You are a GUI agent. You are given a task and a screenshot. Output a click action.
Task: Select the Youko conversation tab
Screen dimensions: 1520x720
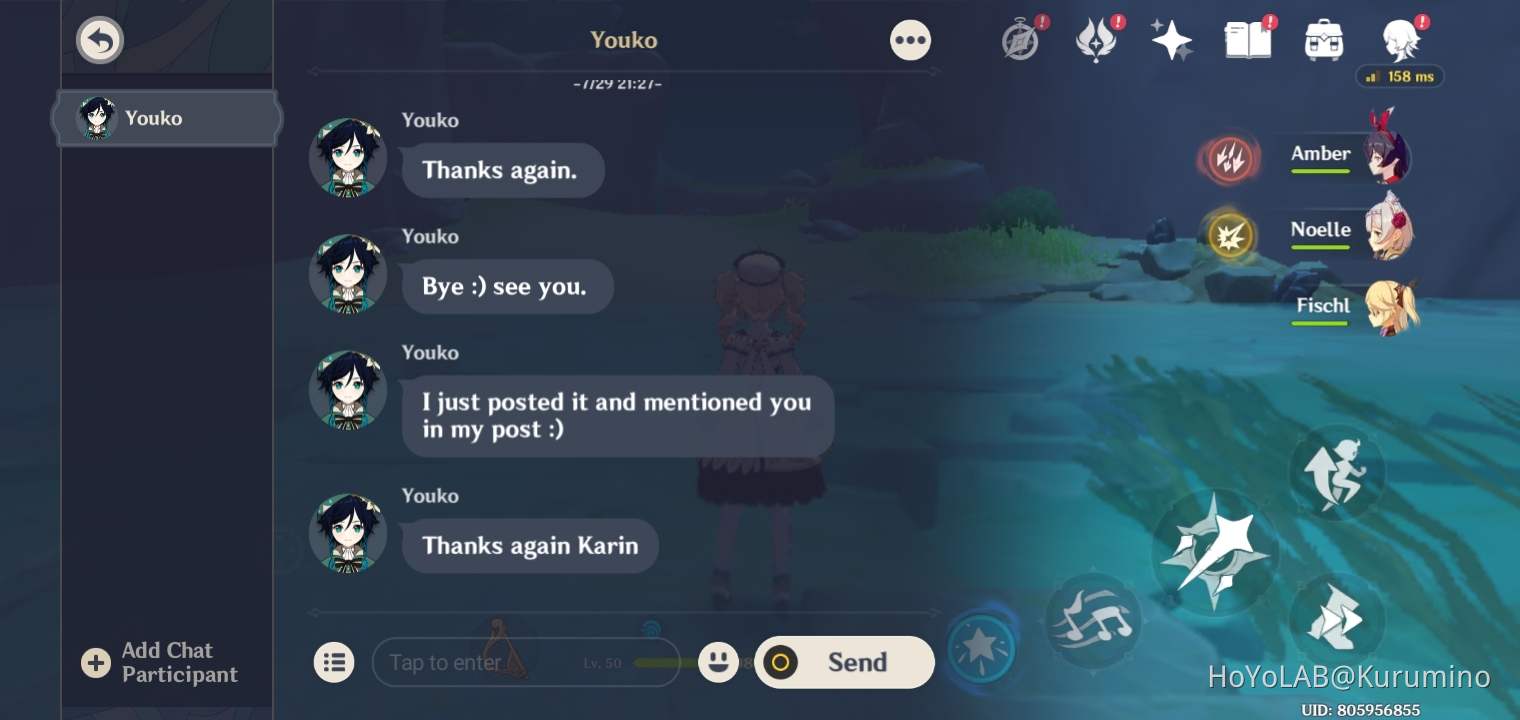coord(166,118)
